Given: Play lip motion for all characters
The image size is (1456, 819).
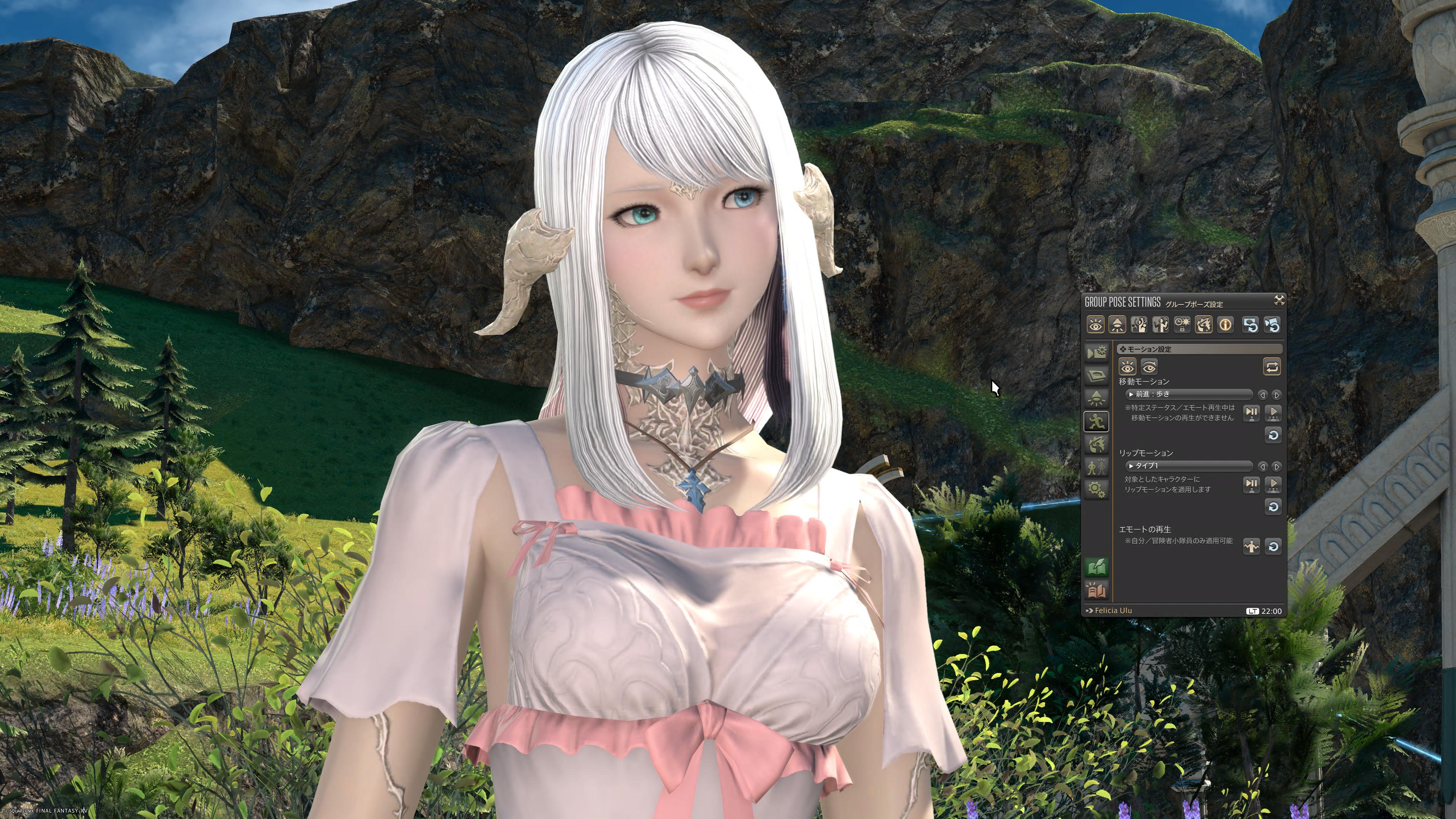Looking at the screenshot, I should [x=1273, y=485].
